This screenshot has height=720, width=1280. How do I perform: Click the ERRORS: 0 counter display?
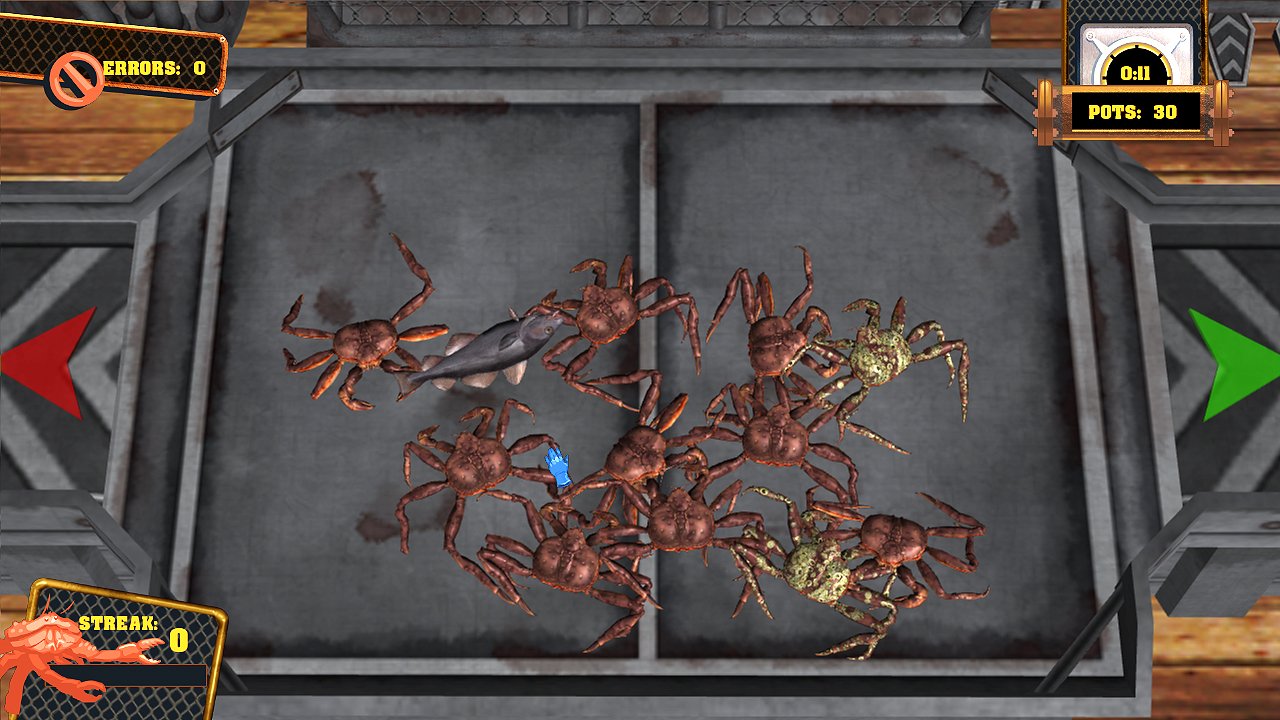pos(150,67)
